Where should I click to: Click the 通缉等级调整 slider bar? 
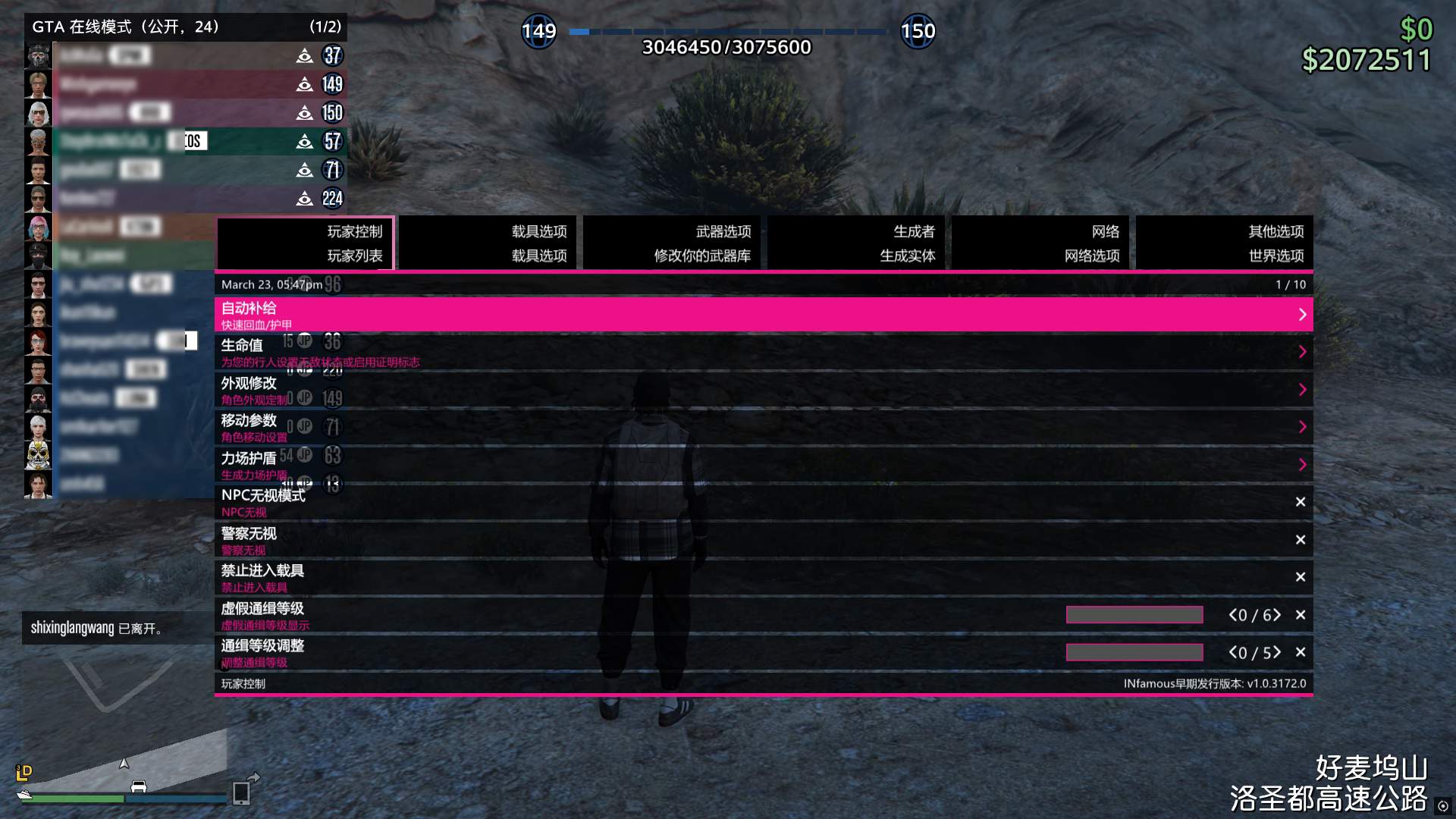tap(1134, 652)
